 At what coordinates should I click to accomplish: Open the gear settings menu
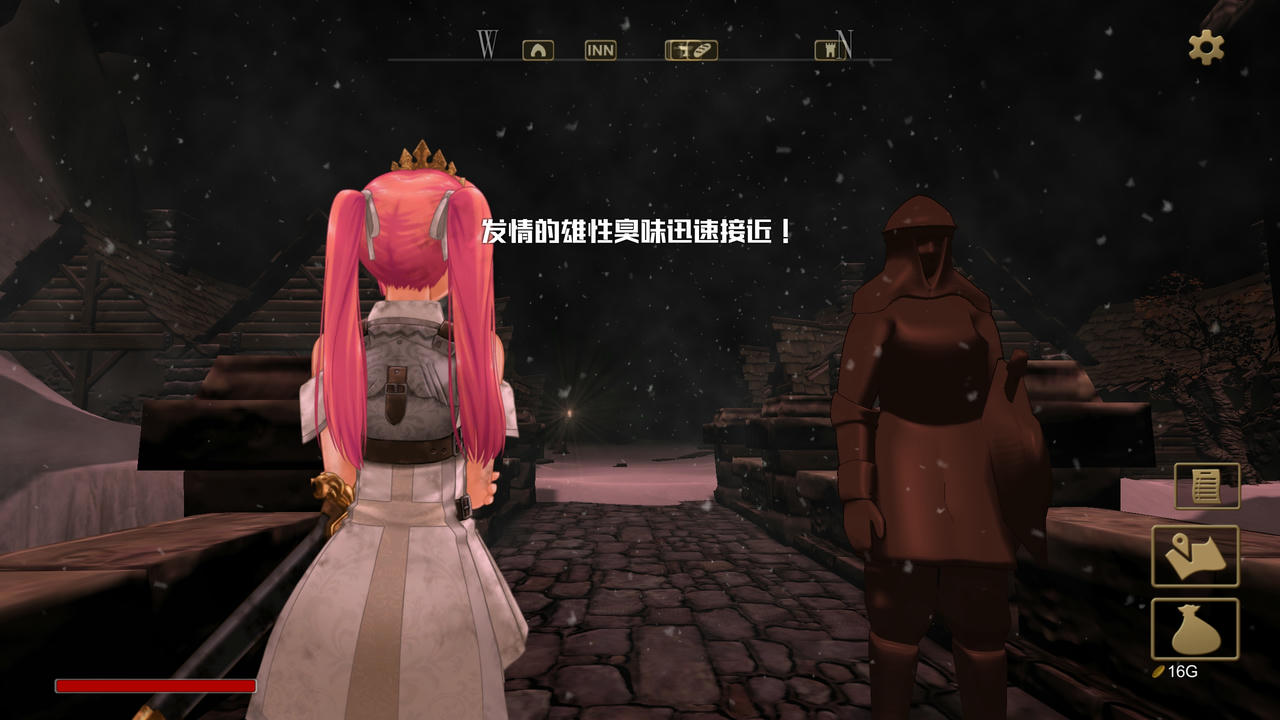[1206, 47]
